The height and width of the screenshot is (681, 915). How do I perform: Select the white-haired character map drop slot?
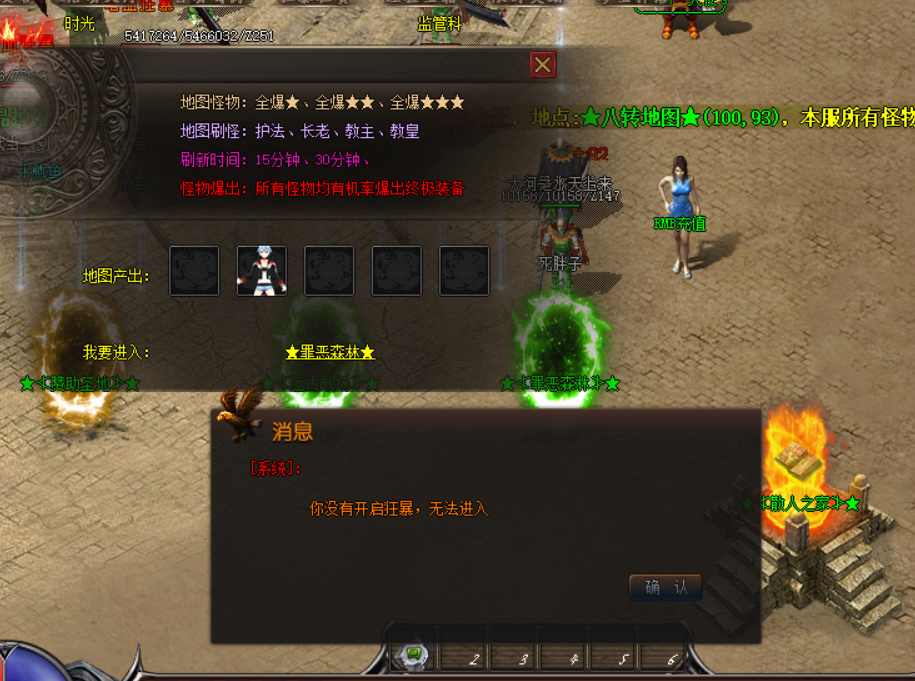[x=262, y=271]
